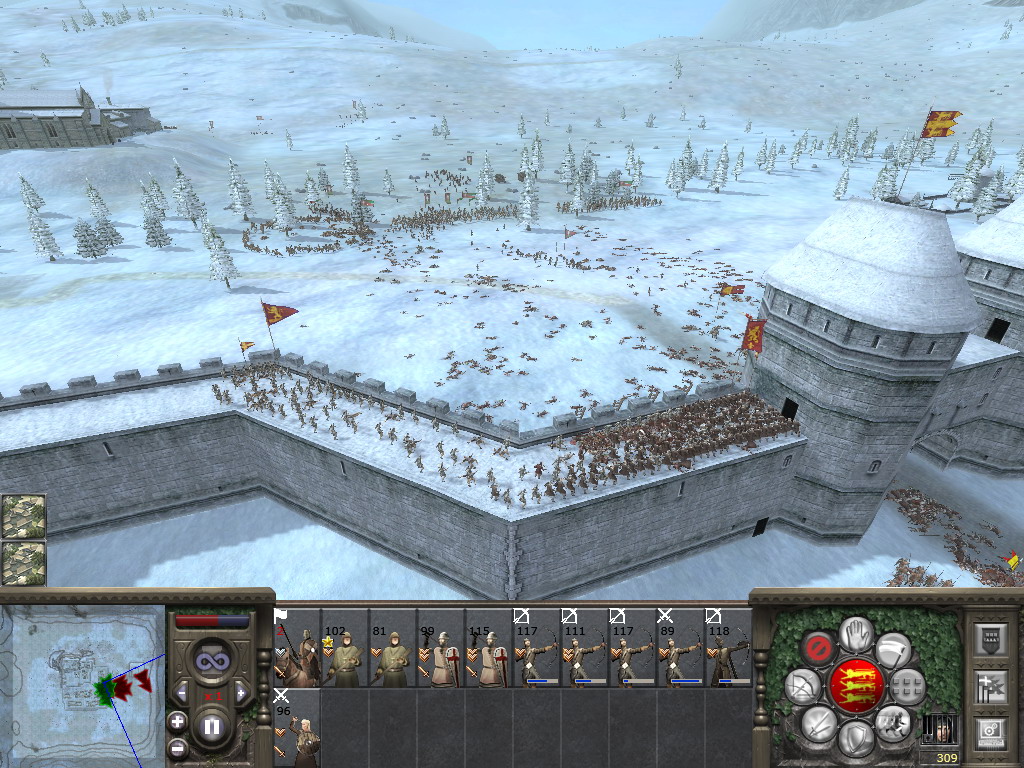The height and width of the screenshot is (768, 1024).
Task: Activate the guard mode shield button
Action: coord(856,738)
